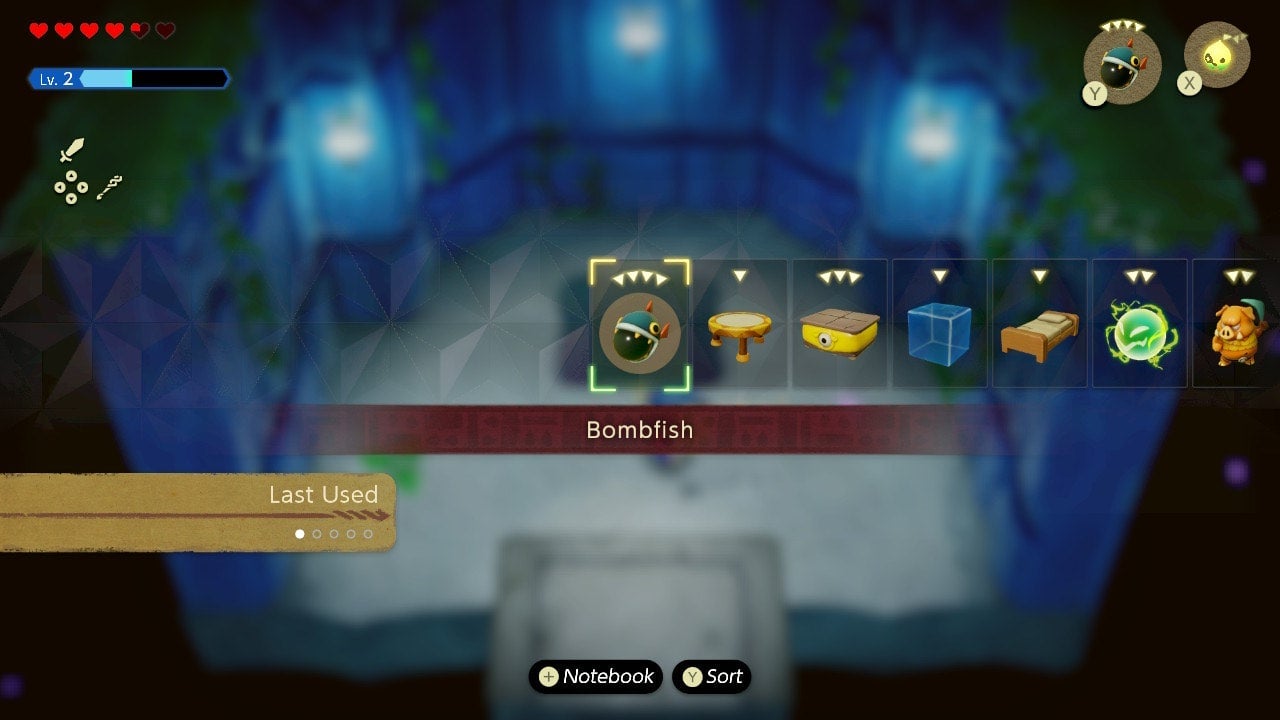
Task: Select the Y-slot Bombfish equipment icon
Action: tap(1120, 60)
